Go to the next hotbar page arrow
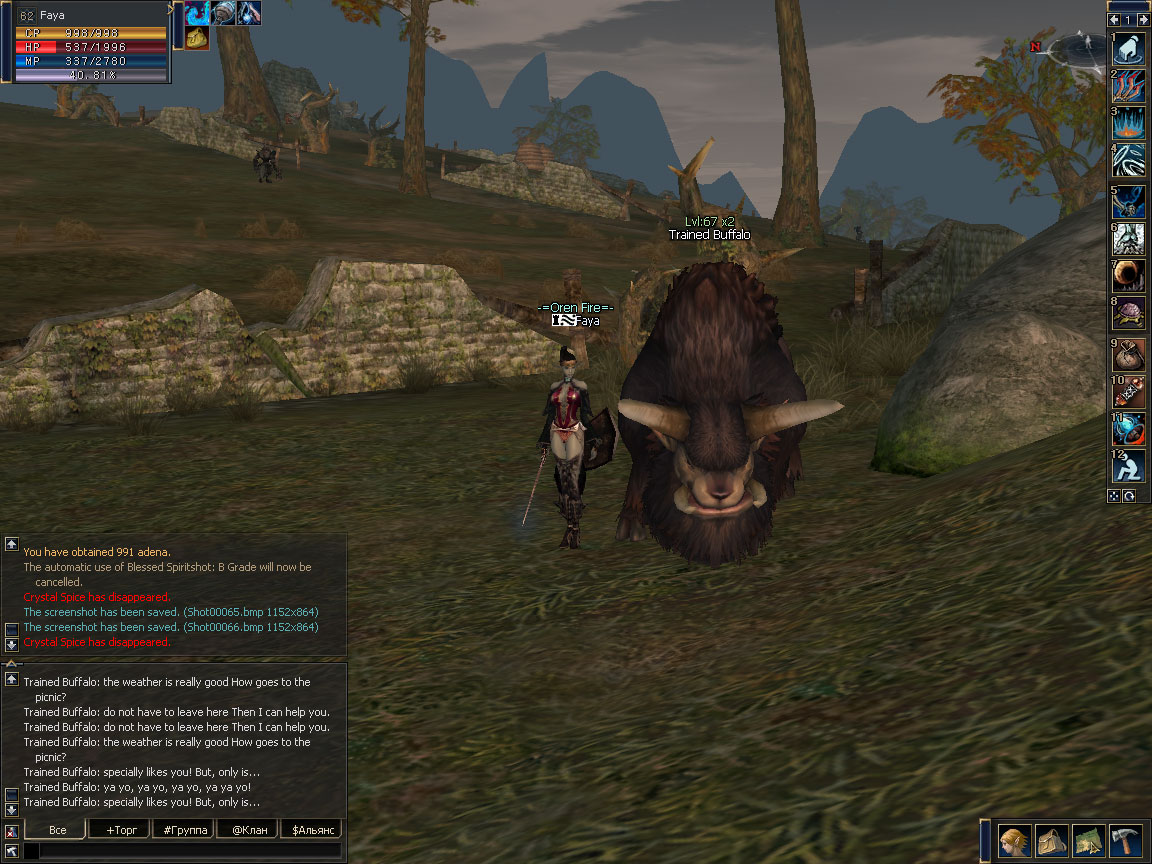Viewport: 1152px width, 864px height. [x=1142, y=19]
